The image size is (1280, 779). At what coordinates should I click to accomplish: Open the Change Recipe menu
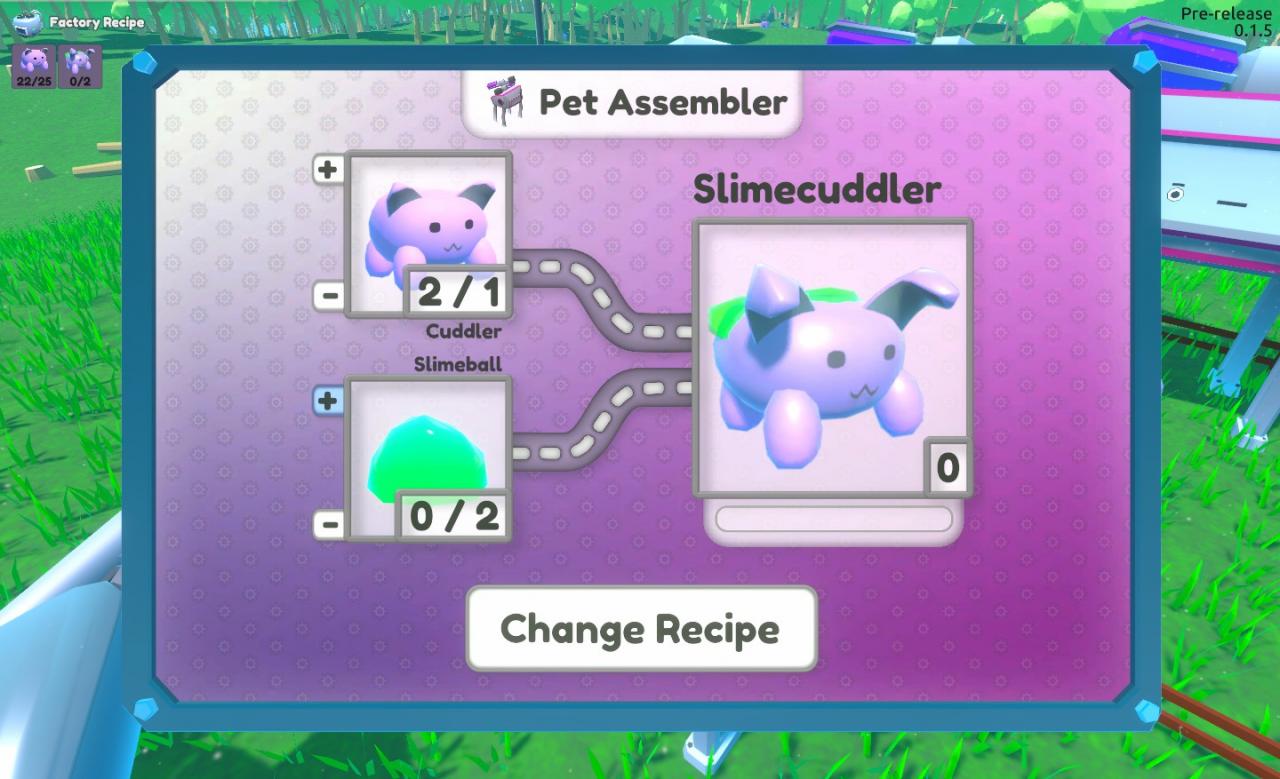coord(641,629)
